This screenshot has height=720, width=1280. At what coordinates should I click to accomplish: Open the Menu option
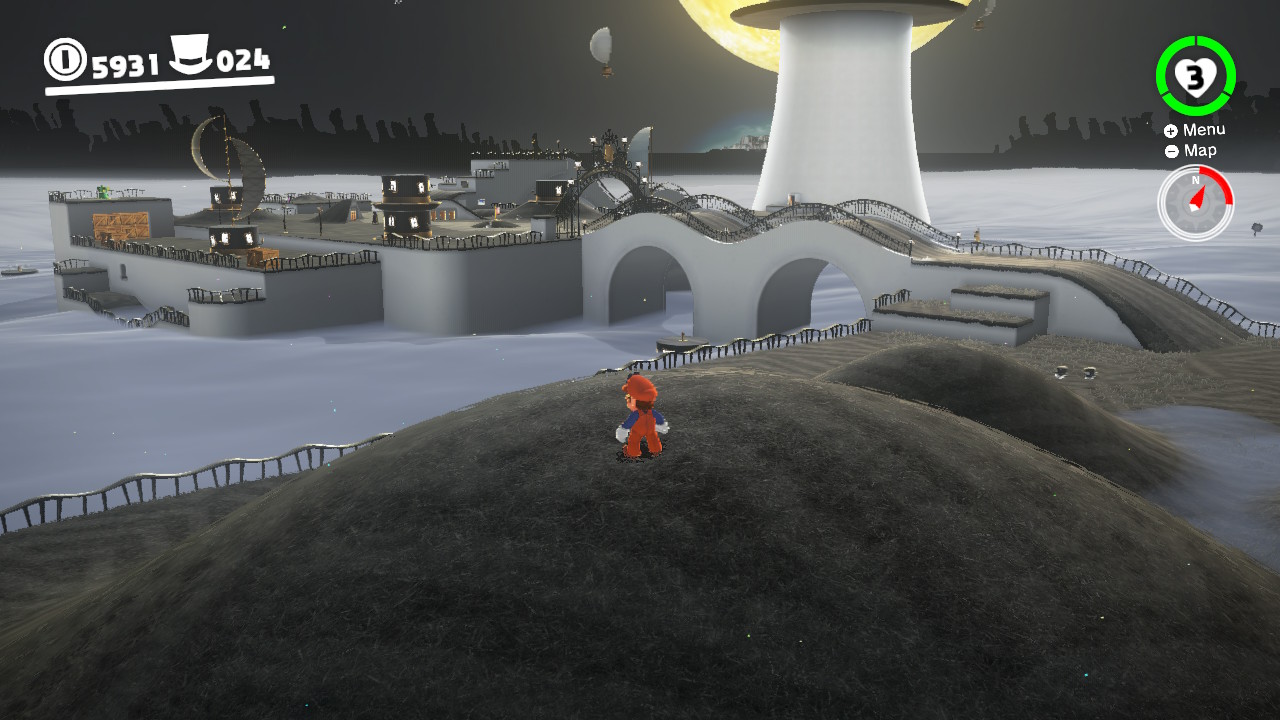click(1194, 130)
